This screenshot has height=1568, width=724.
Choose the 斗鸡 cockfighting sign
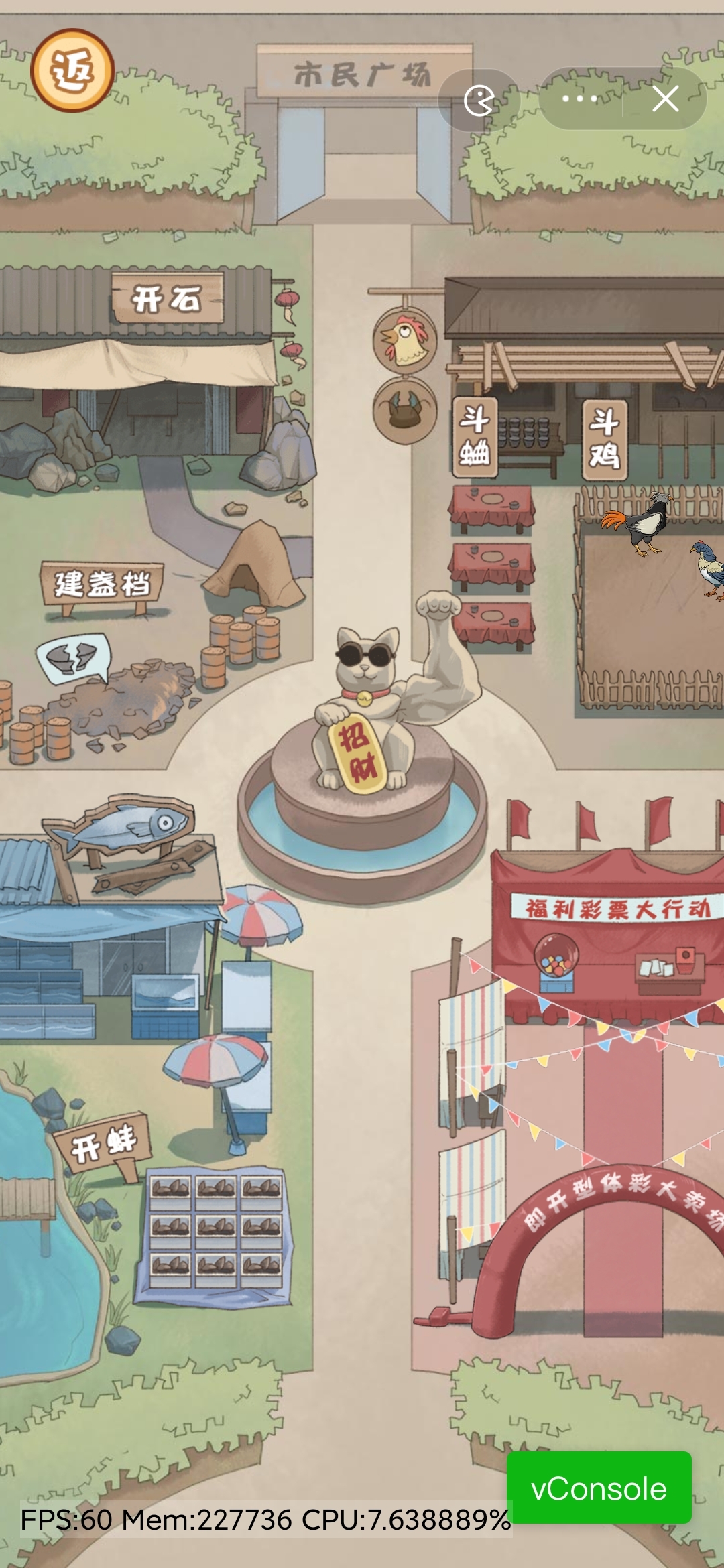tap(604, 440)
